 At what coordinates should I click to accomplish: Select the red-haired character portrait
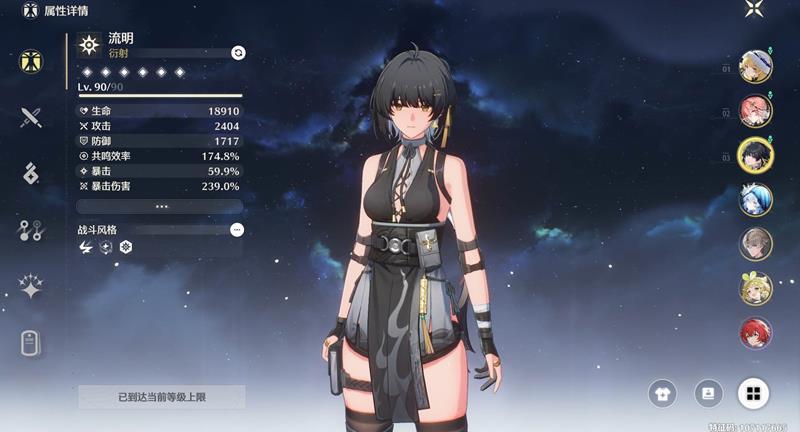click(x=755, y=332)
